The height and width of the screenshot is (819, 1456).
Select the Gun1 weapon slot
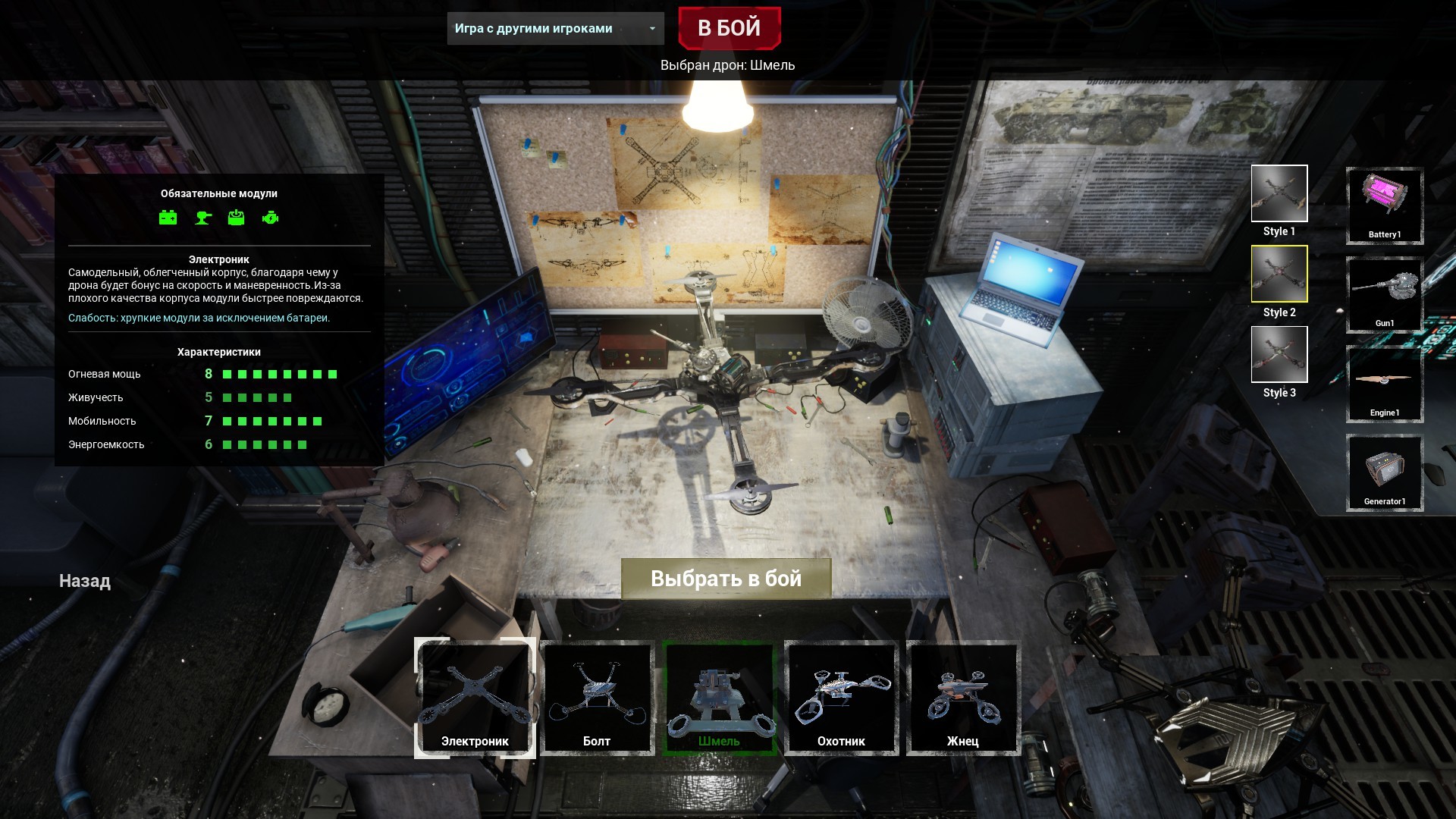[1384, 295]
